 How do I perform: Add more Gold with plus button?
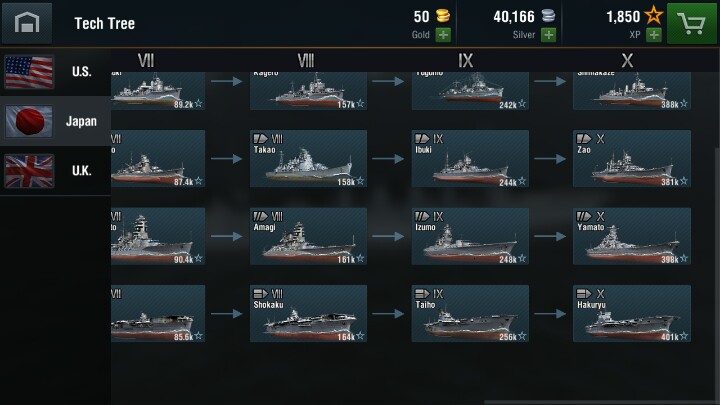(443, 34)
